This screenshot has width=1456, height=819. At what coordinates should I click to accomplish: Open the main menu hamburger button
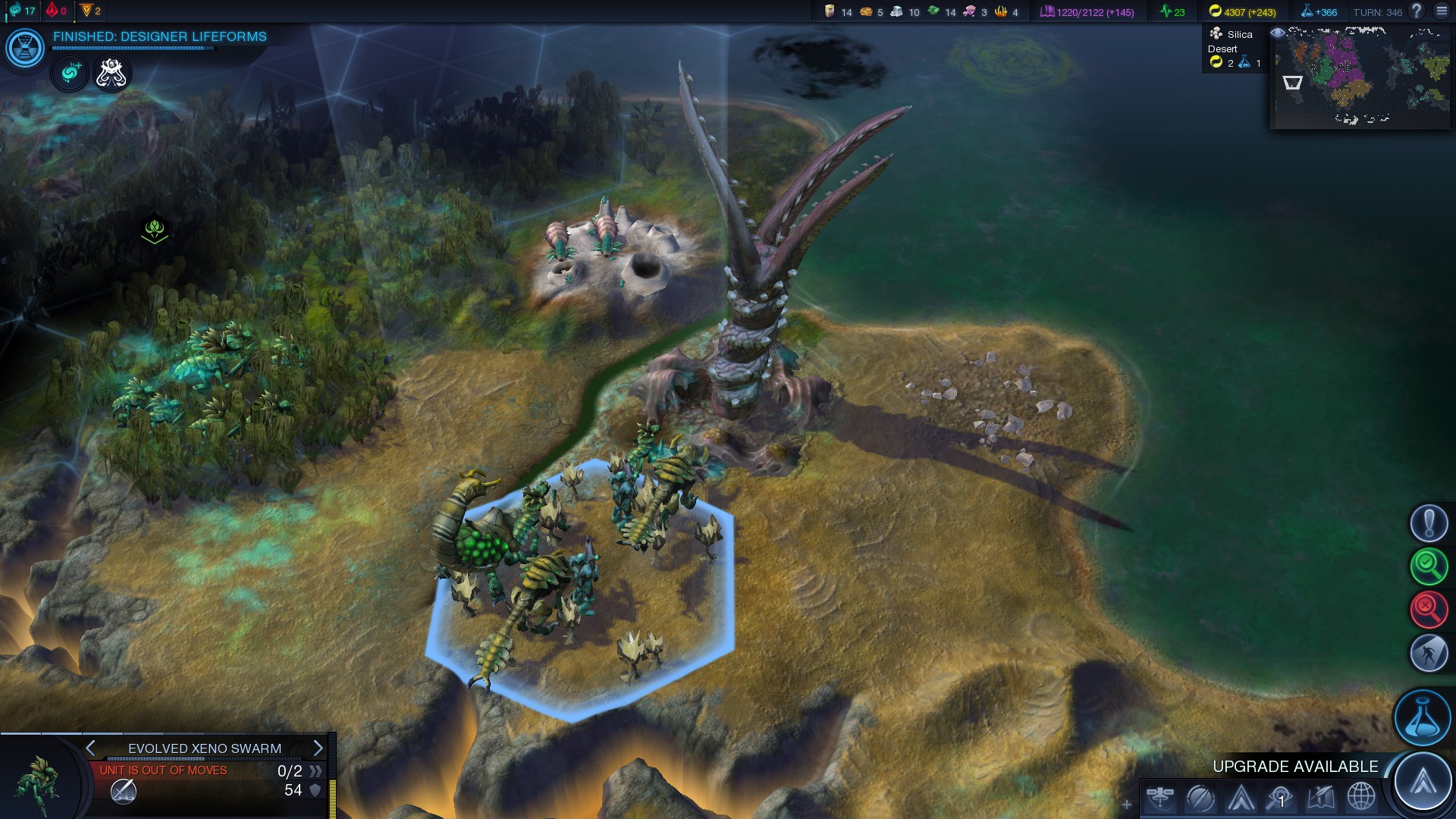pos(1442,11)
